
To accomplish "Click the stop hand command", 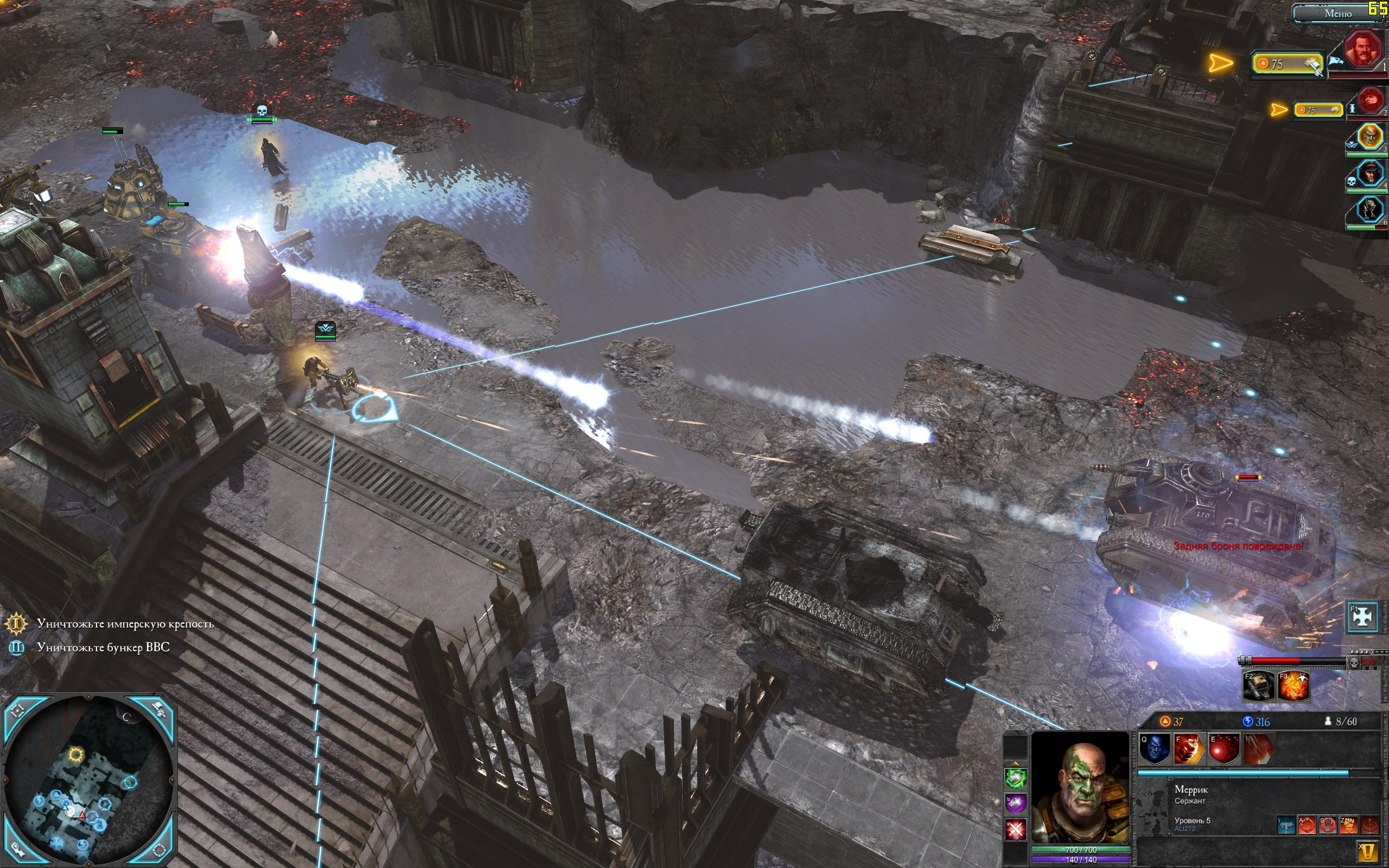I will tap(1328, 826).
